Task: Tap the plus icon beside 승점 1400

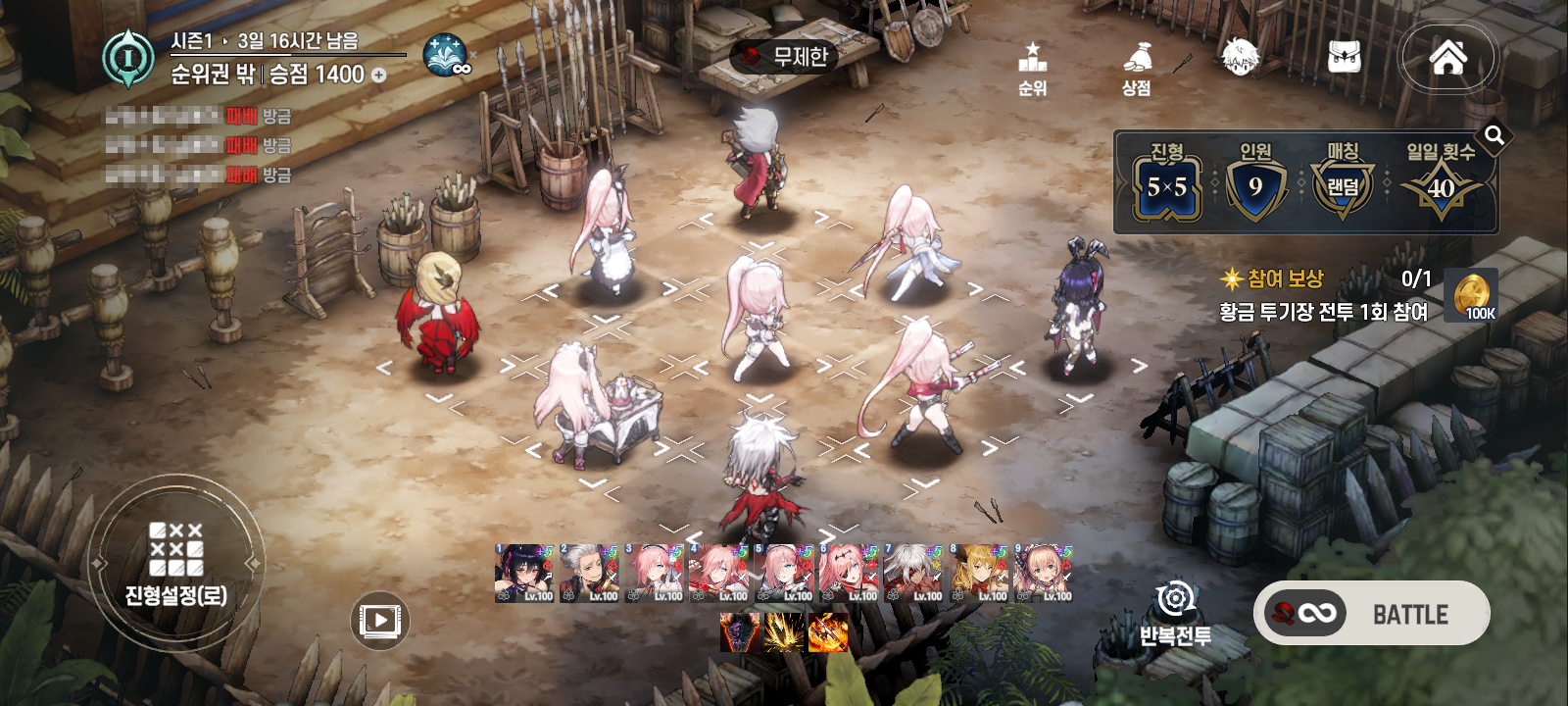Action: pos(379,76)
